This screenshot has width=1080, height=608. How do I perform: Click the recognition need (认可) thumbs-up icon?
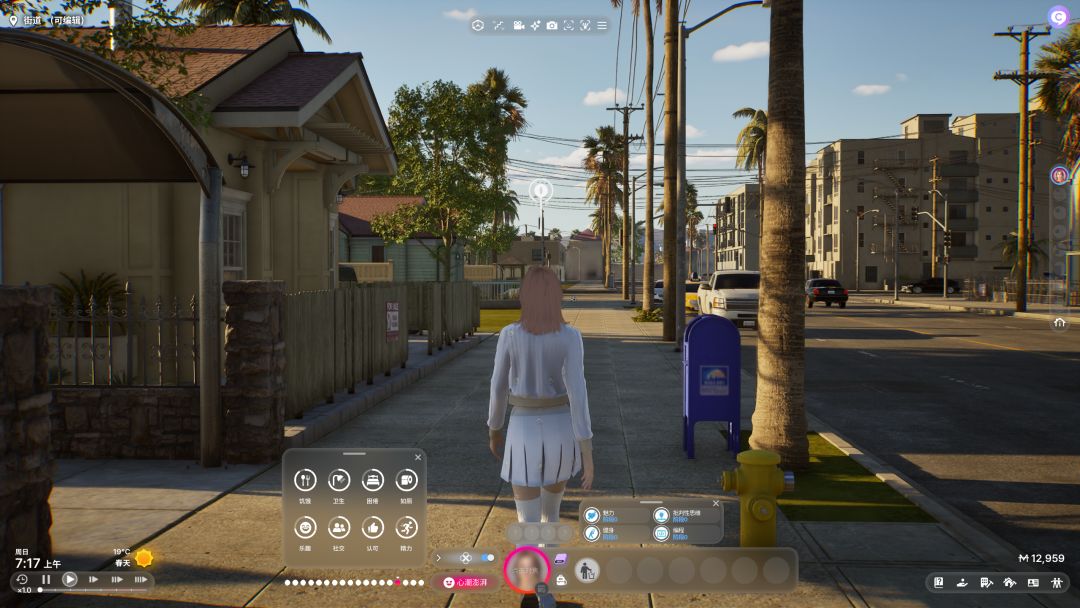tap(373, 527)
